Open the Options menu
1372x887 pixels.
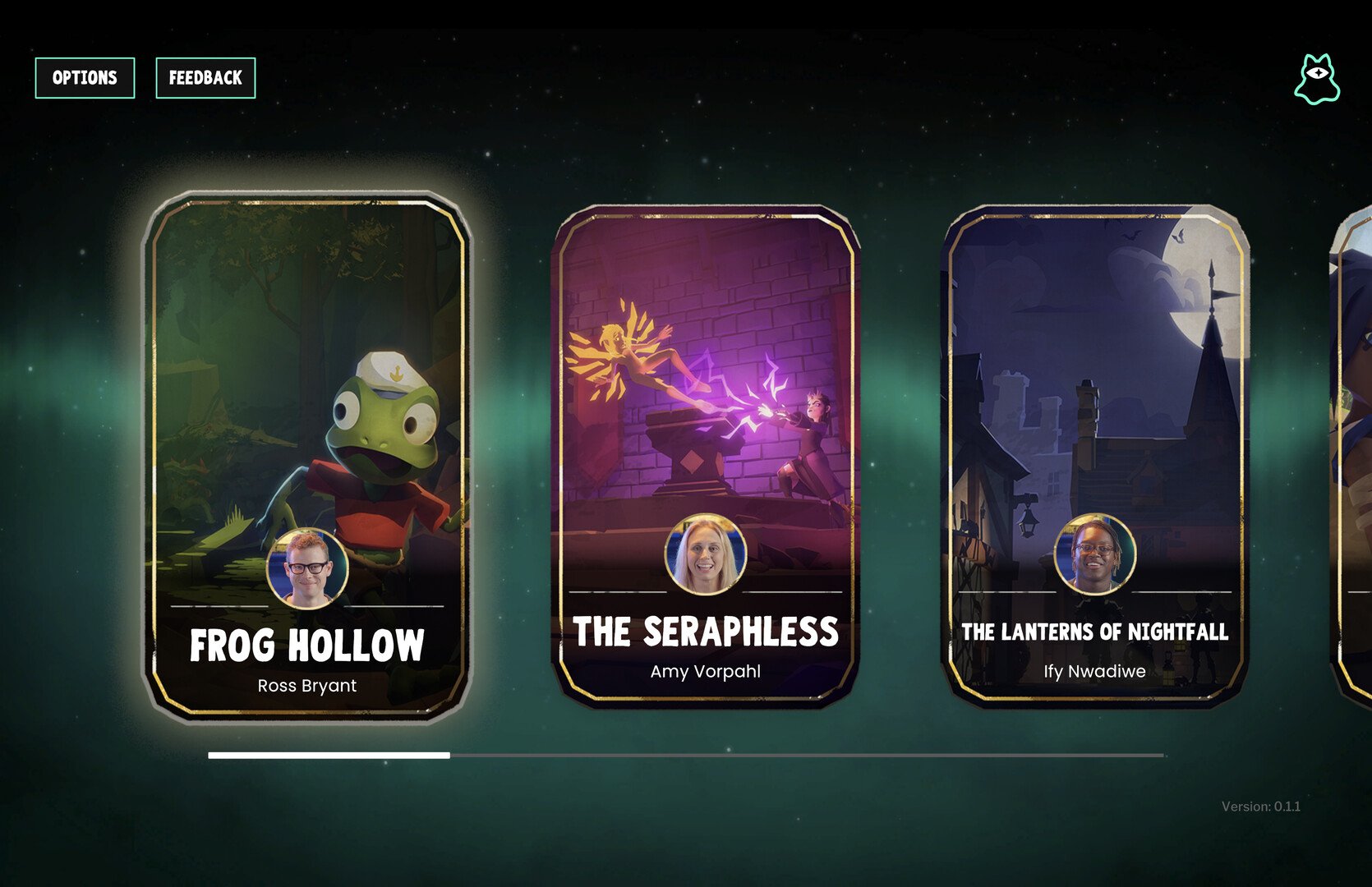pyautogui.click(x=85, y=78)
